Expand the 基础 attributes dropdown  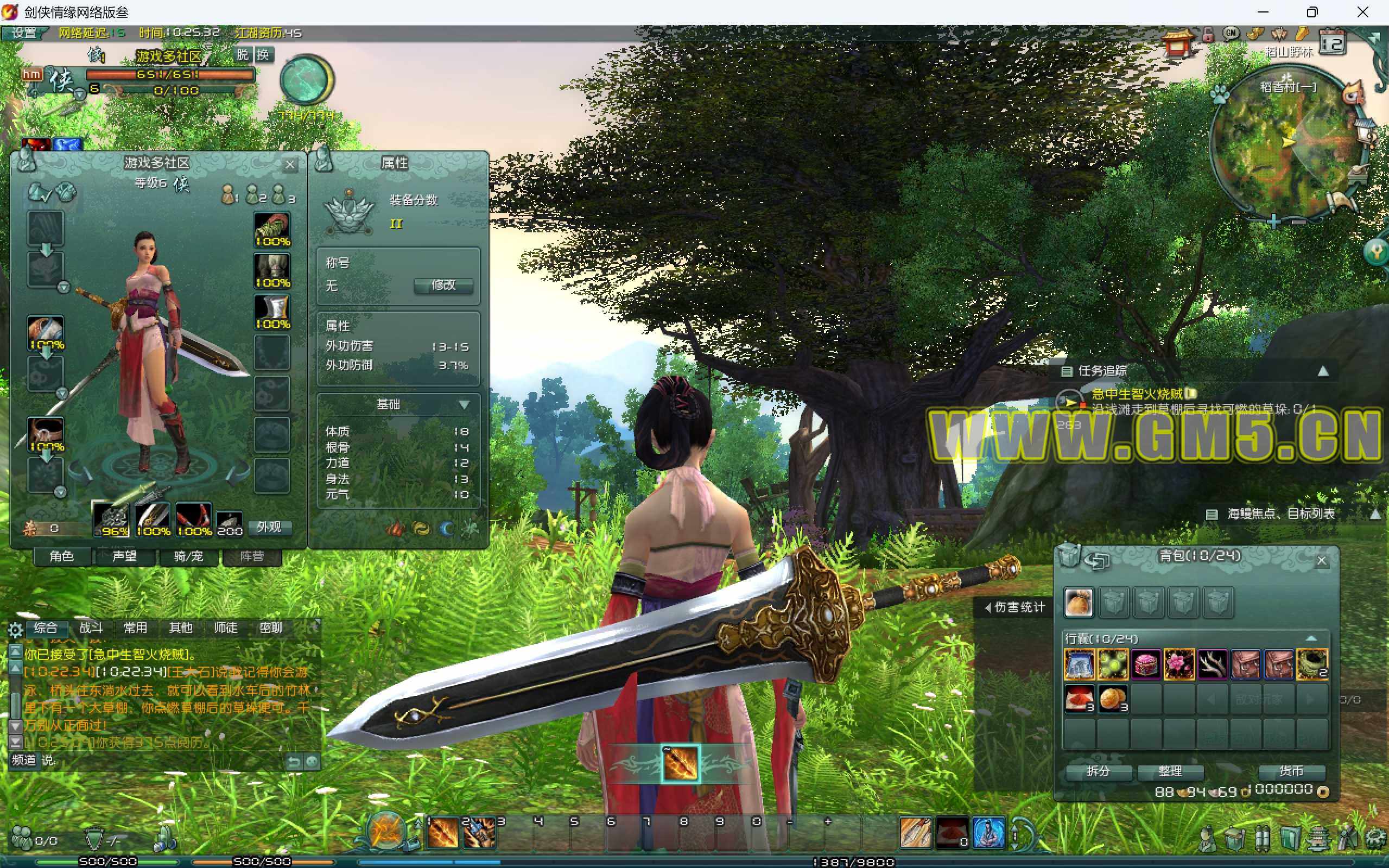(464, 405)
